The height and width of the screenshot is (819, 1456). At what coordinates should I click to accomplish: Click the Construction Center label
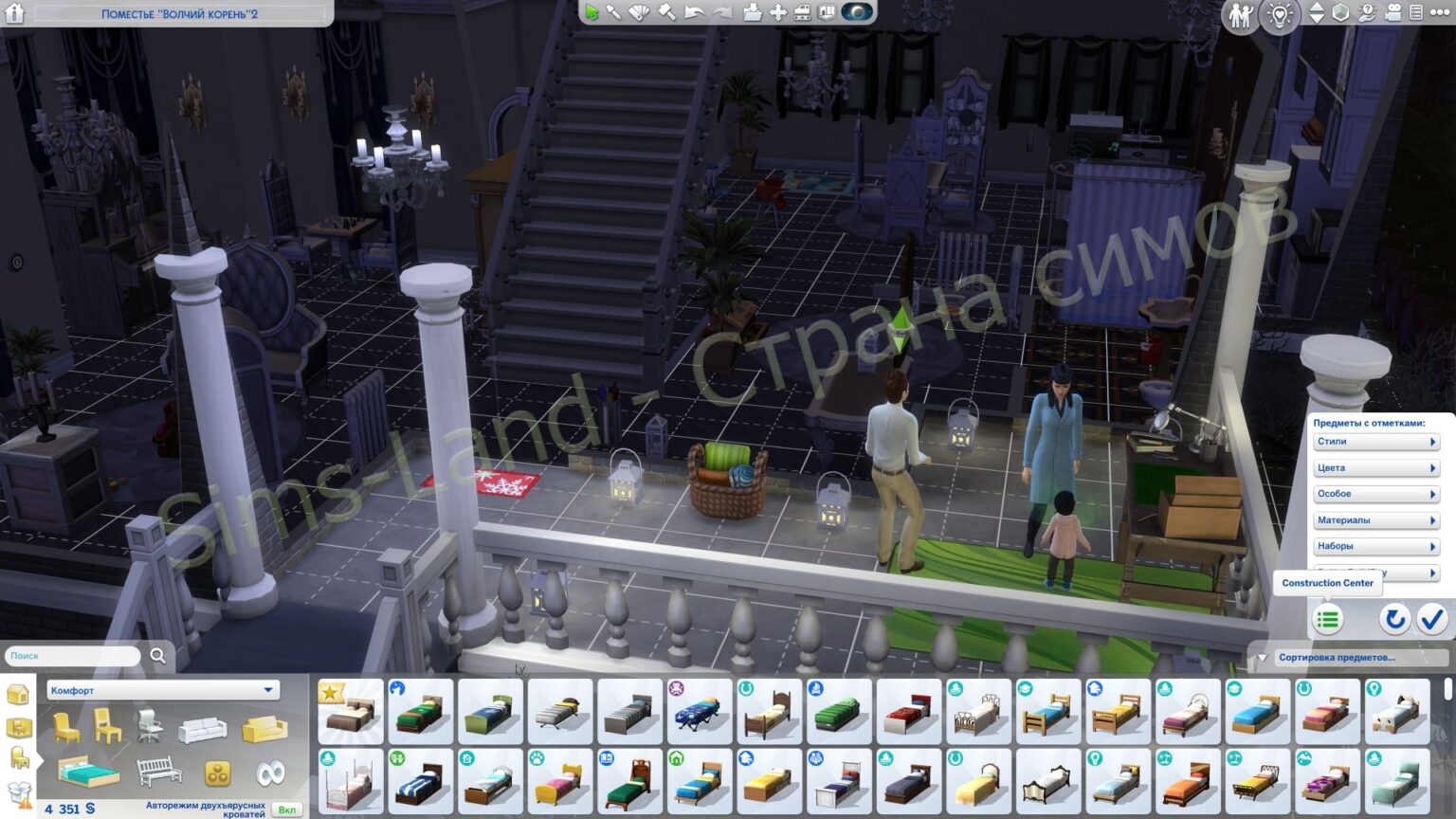(1328, 583)
